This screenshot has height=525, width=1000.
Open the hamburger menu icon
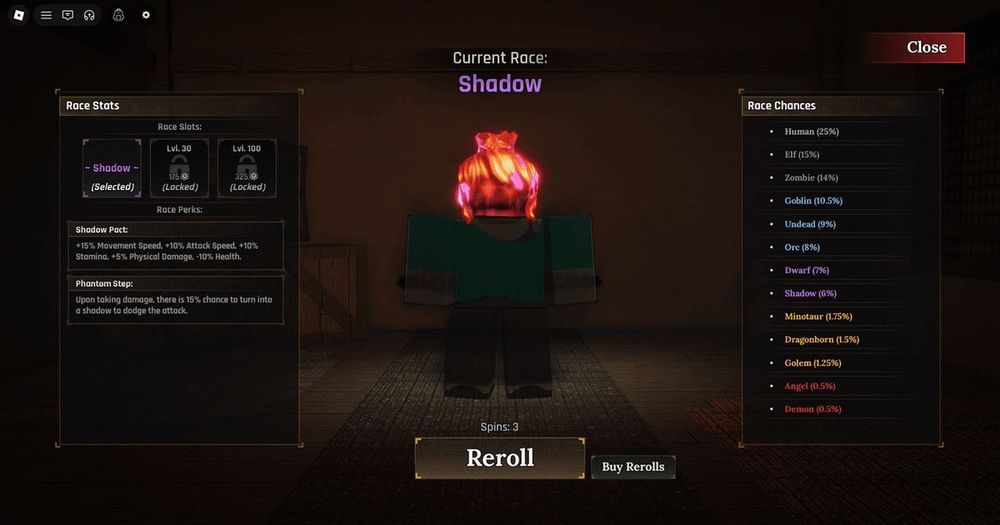point(46,15)
